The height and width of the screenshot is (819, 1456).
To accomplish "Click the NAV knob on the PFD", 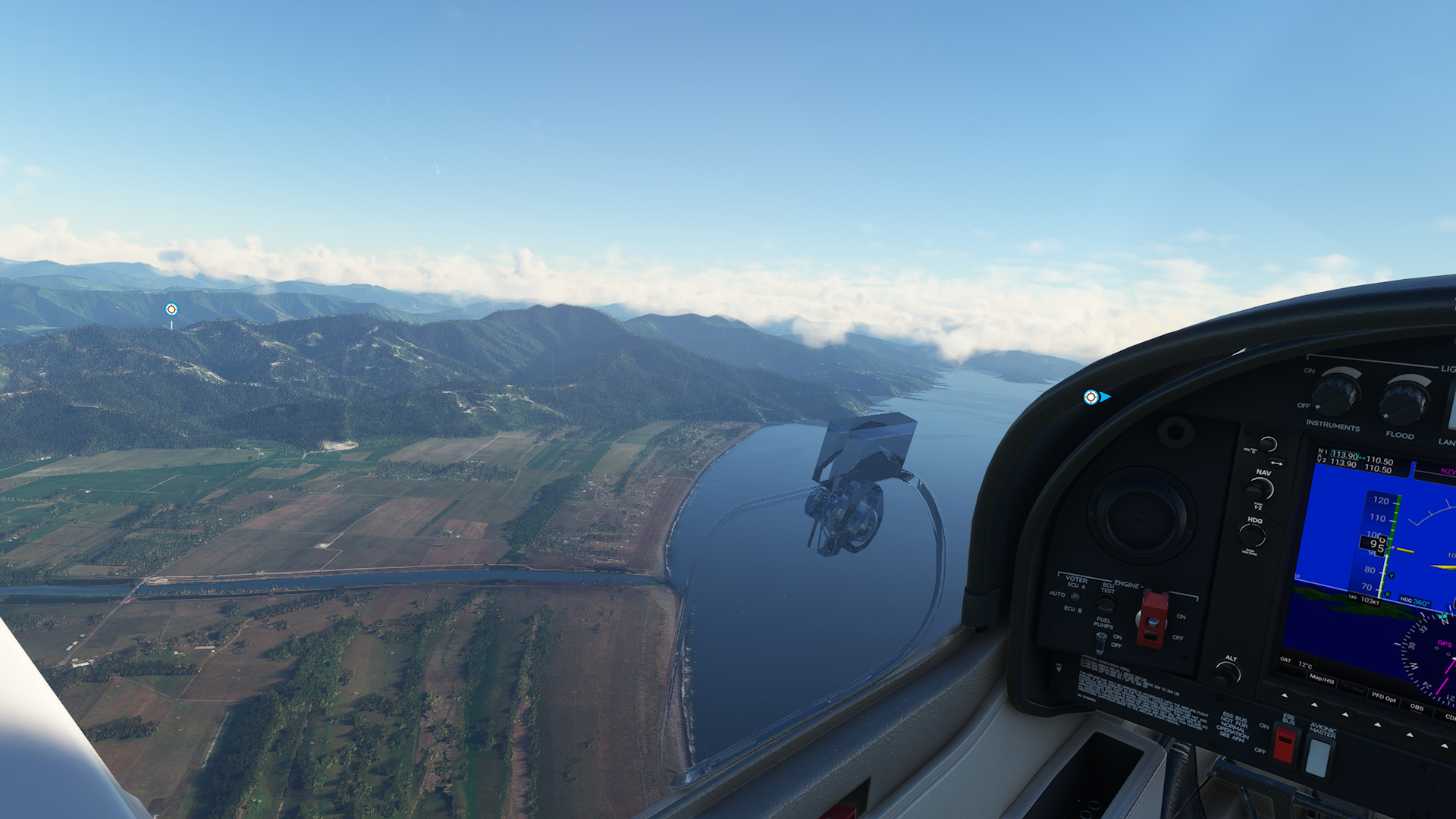I will (1261, 489).
